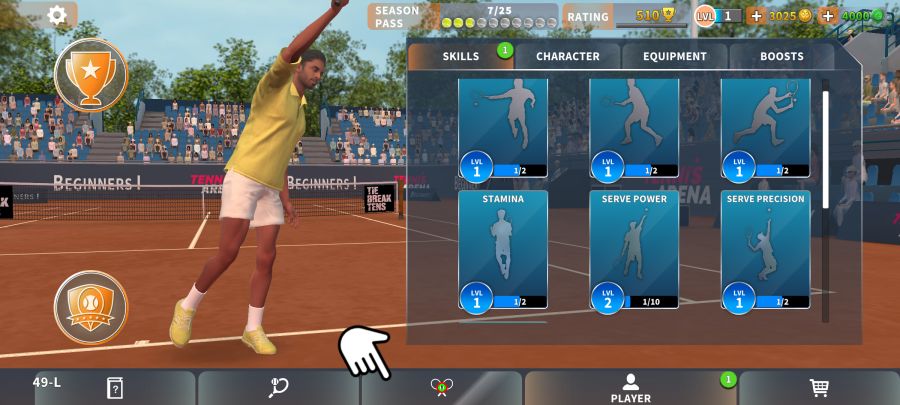Open the Player menu
Screen dimensions: 900x405
630,388
